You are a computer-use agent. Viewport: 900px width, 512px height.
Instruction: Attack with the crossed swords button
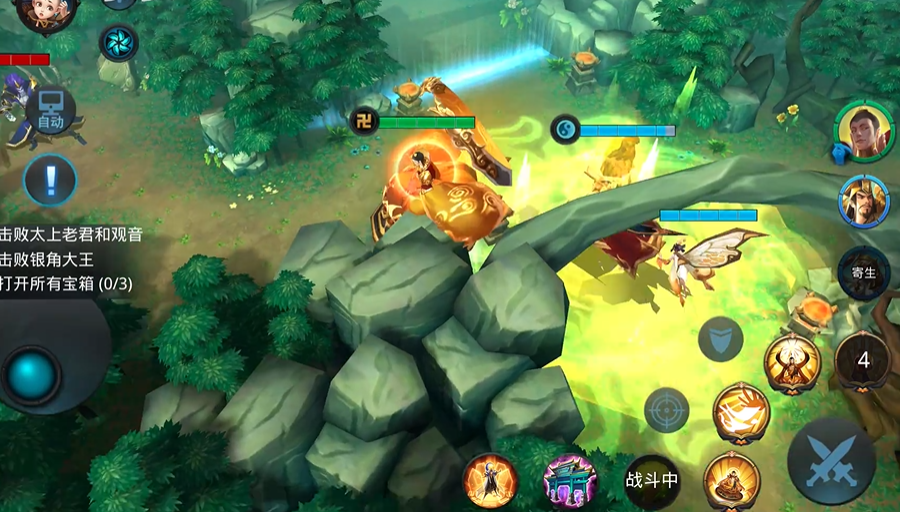click(831, 461)
